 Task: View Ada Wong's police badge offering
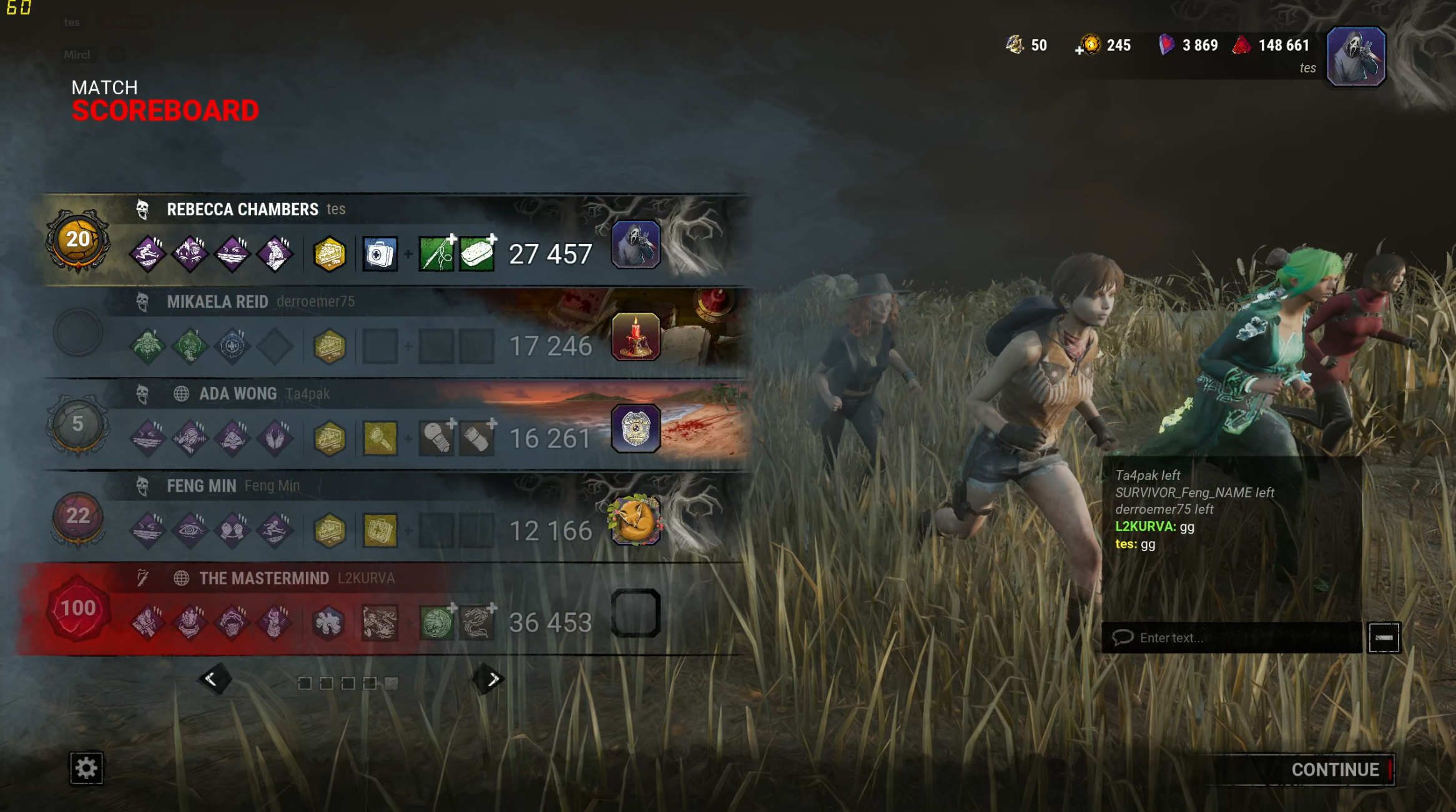(x=636, y=429)
